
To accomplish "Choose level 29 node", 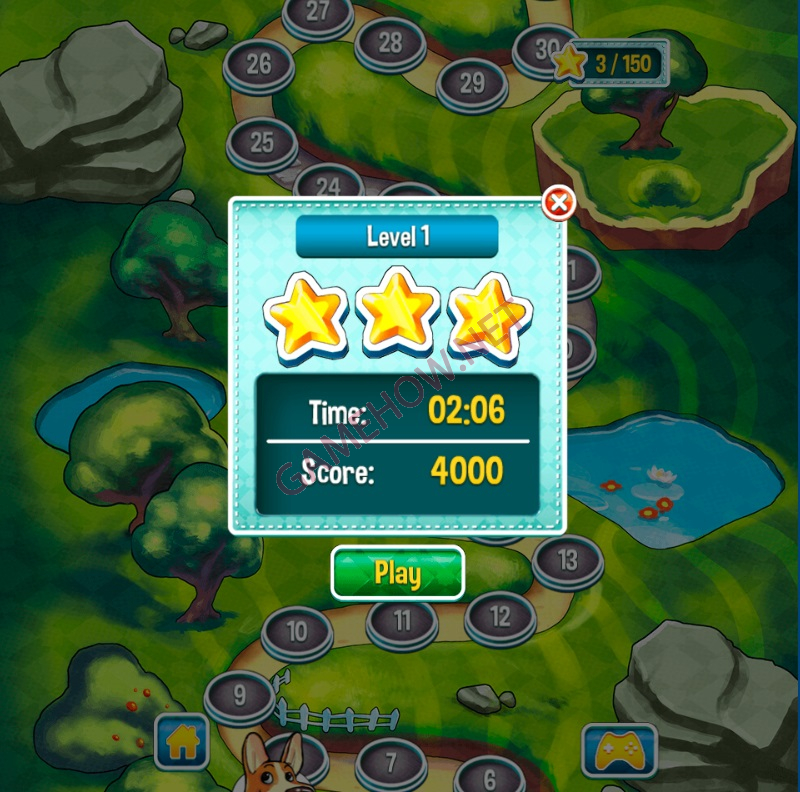I will click(472, 83).
